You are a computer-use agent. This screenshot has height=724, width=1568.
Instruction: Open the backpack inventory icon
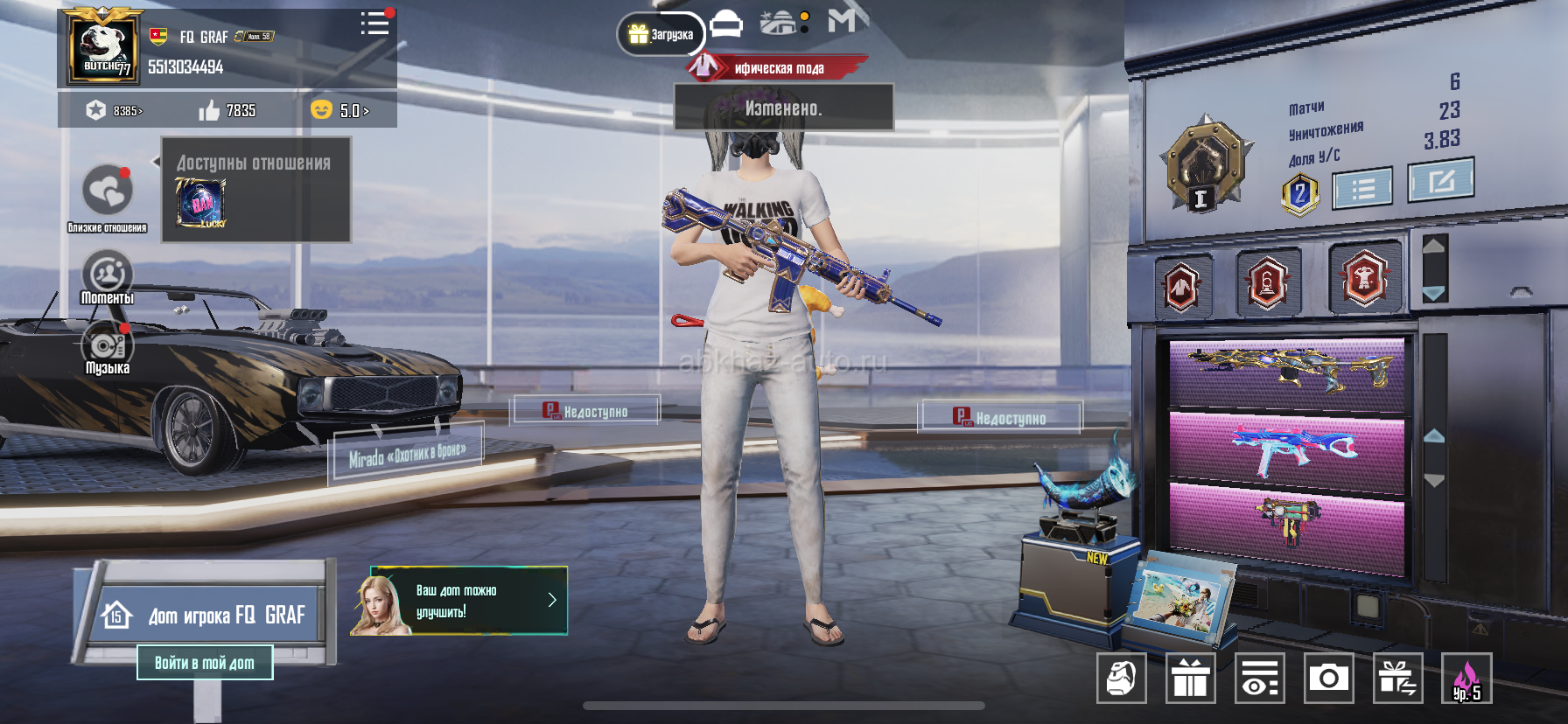coord(1122,678)
